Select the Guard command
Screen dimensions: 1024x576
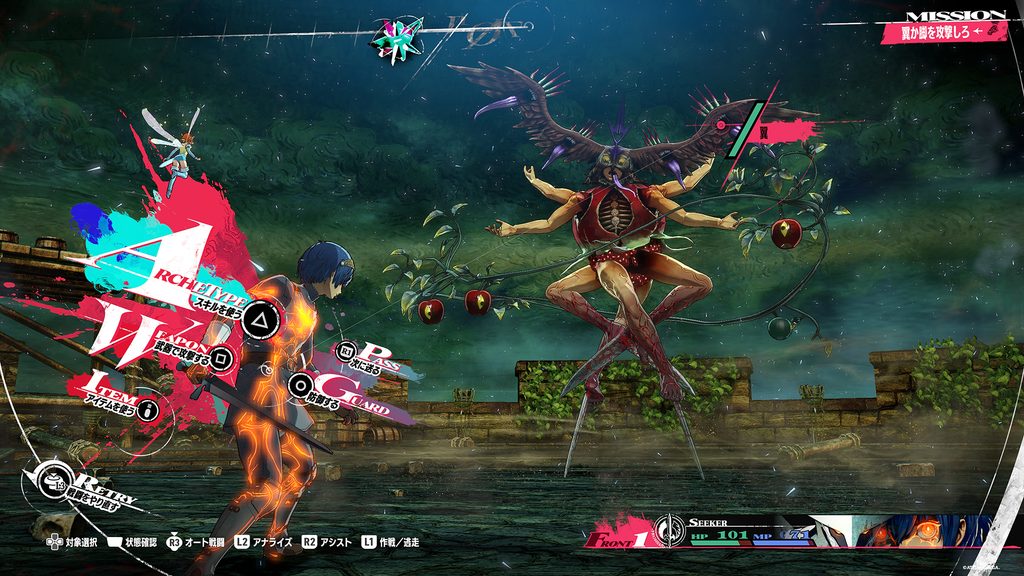300,384
